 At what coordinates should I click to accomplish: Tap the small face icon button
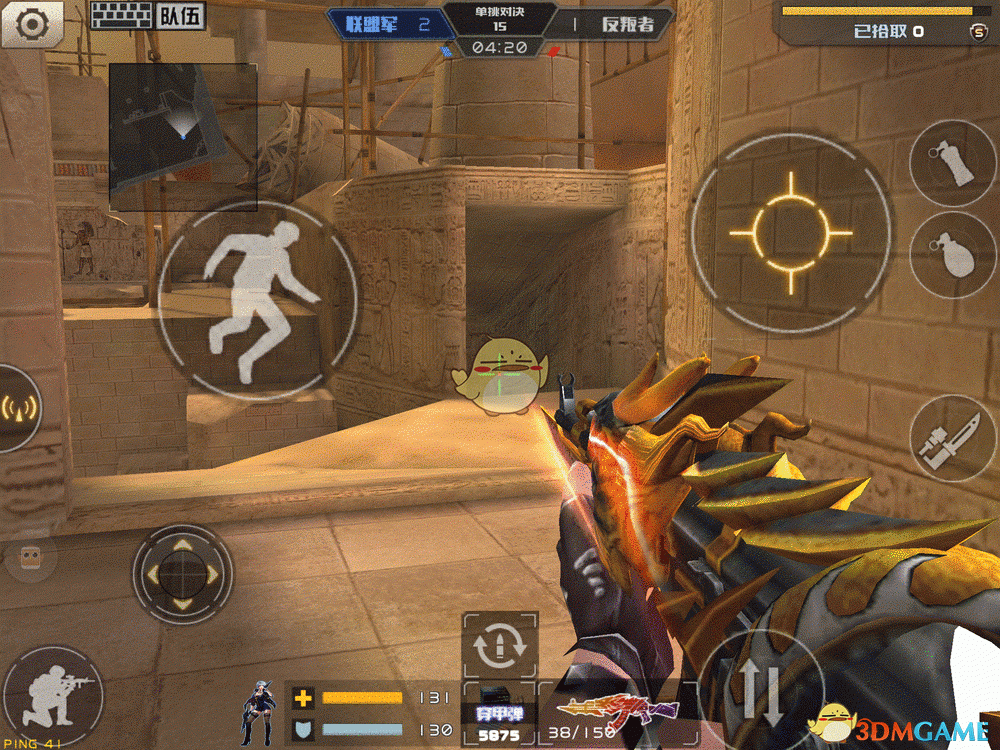pyautogui.click(x=28, y=558)
